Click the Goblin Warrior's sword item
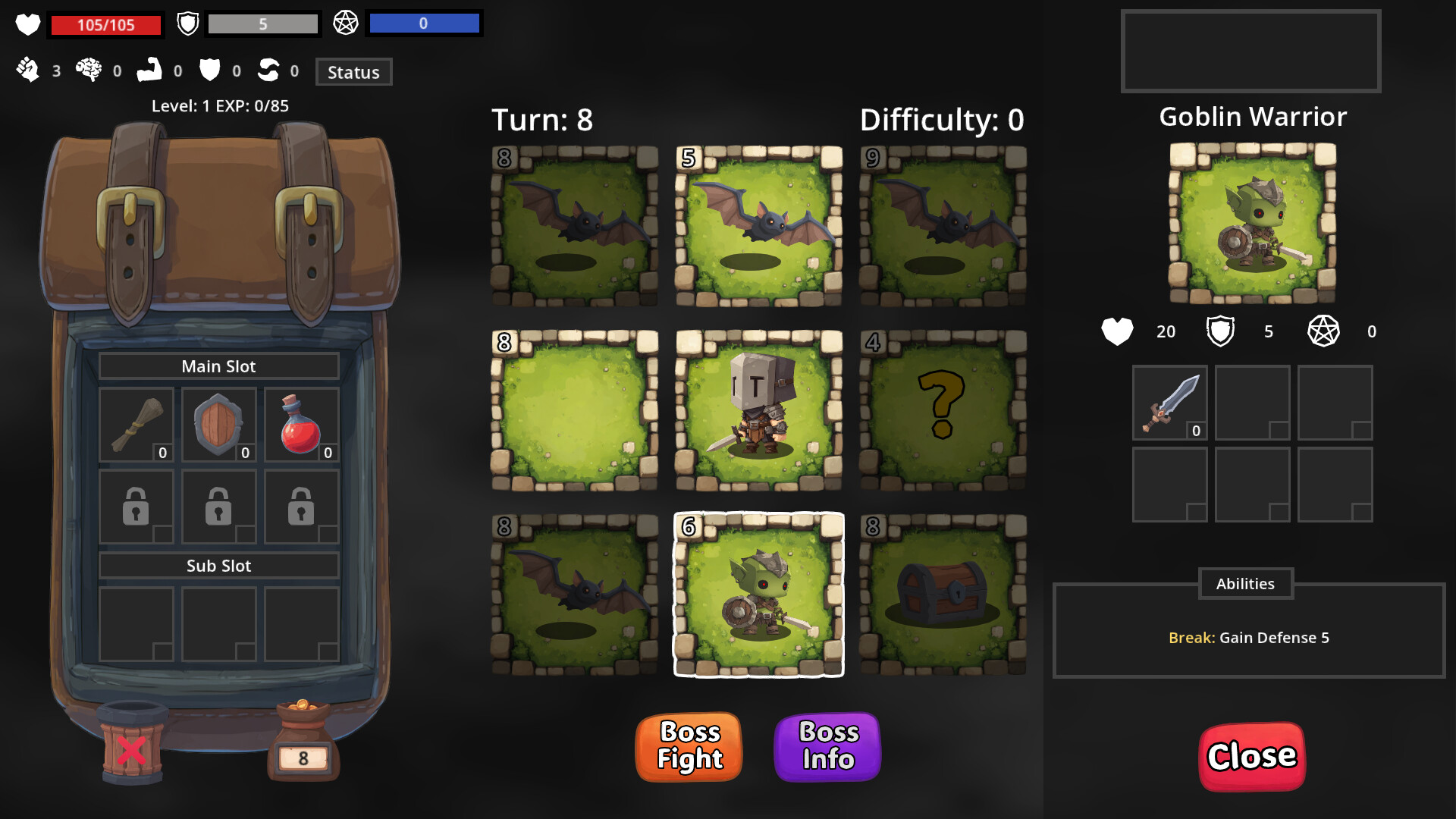 click(x=1169, y=402)
